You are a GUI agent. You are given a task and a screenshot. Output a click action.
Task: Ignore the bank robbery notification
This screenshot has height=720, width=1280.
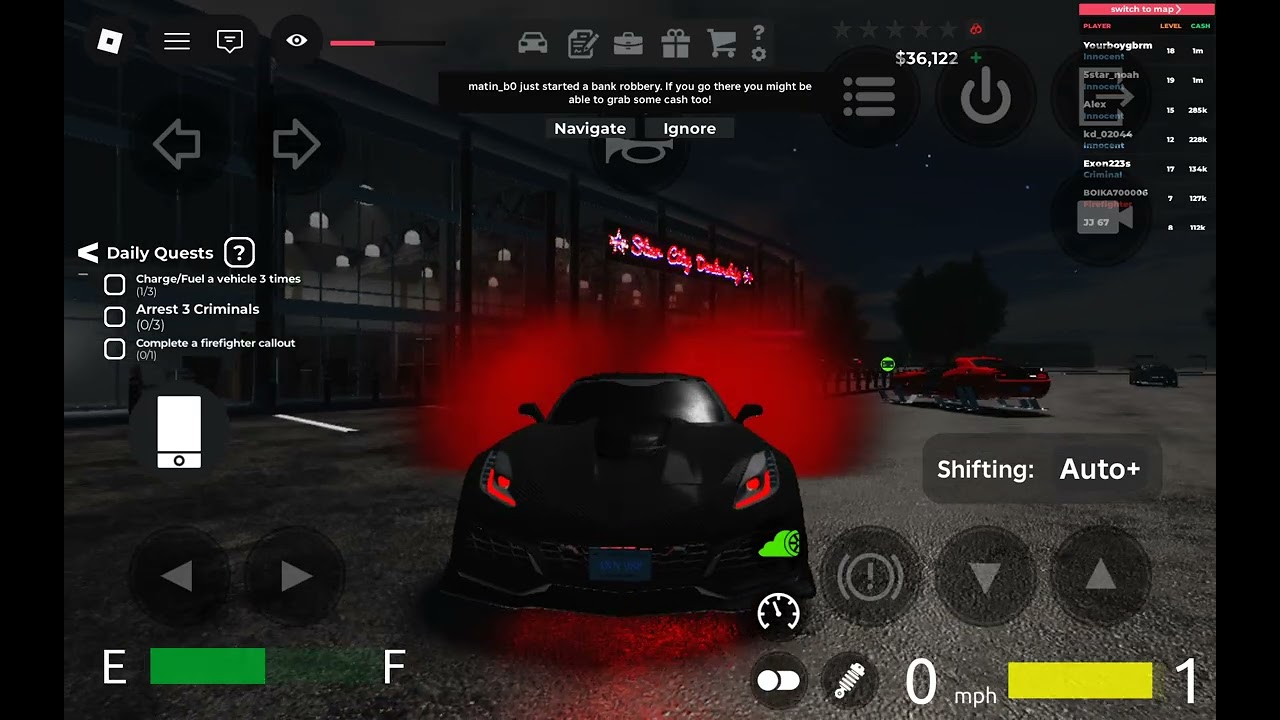[689, 128]
